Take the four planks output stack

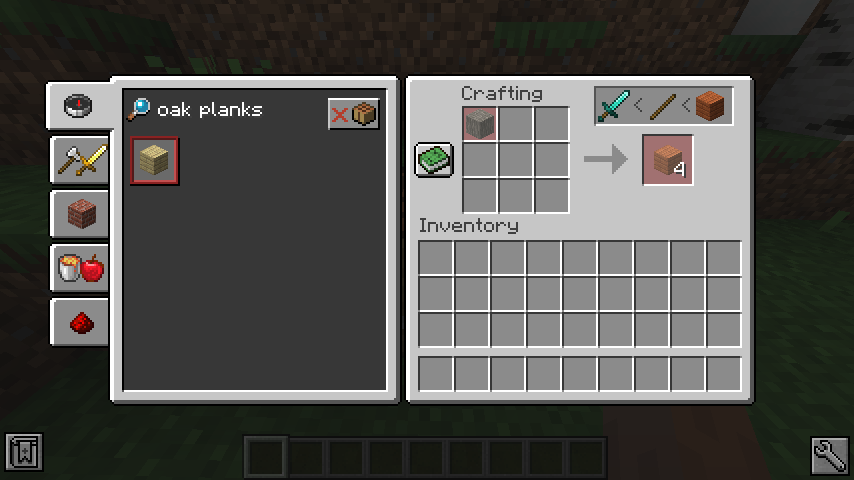click(668, 160)
